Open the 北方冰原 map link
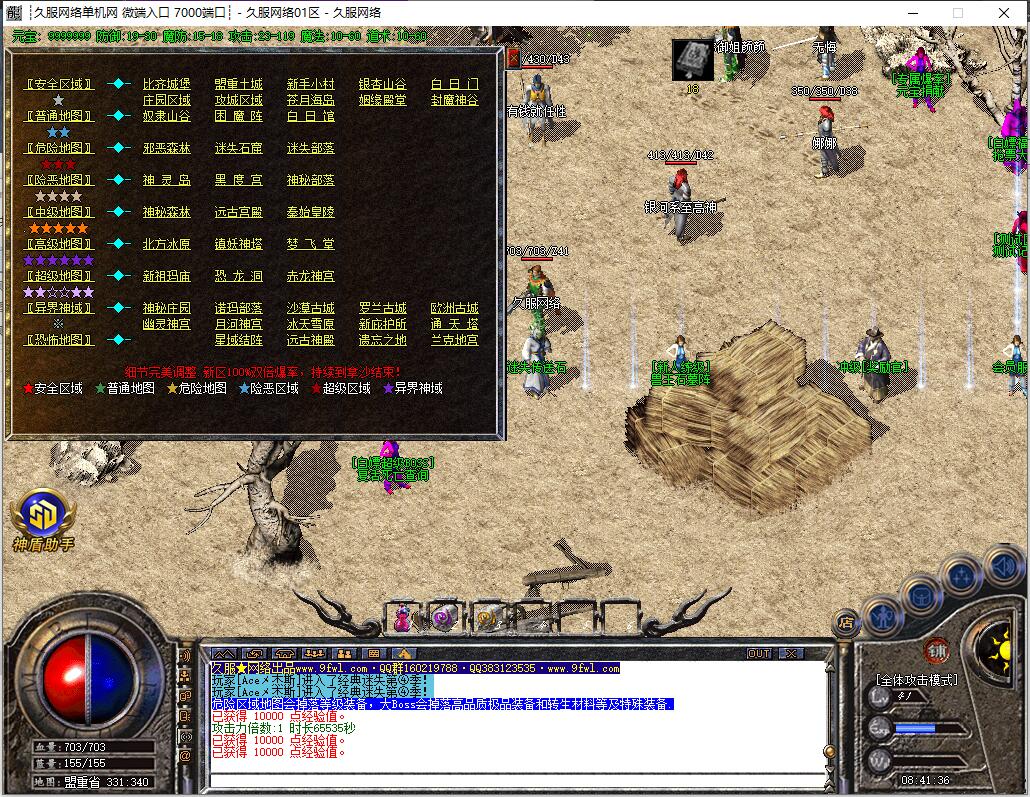This screenshot has width=1030, height=797. (x=166, y=244)
